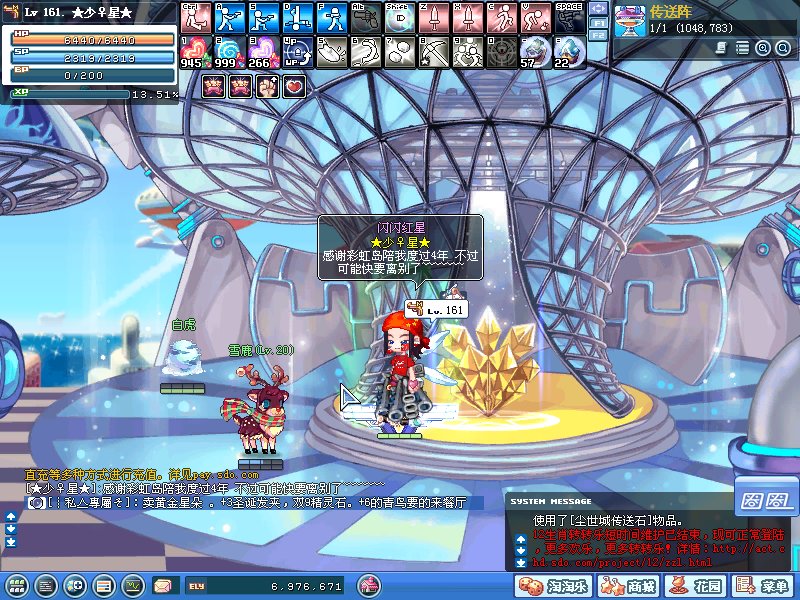Use the pickaxe skill slot

pyautogui.click(x=433, y=49)
